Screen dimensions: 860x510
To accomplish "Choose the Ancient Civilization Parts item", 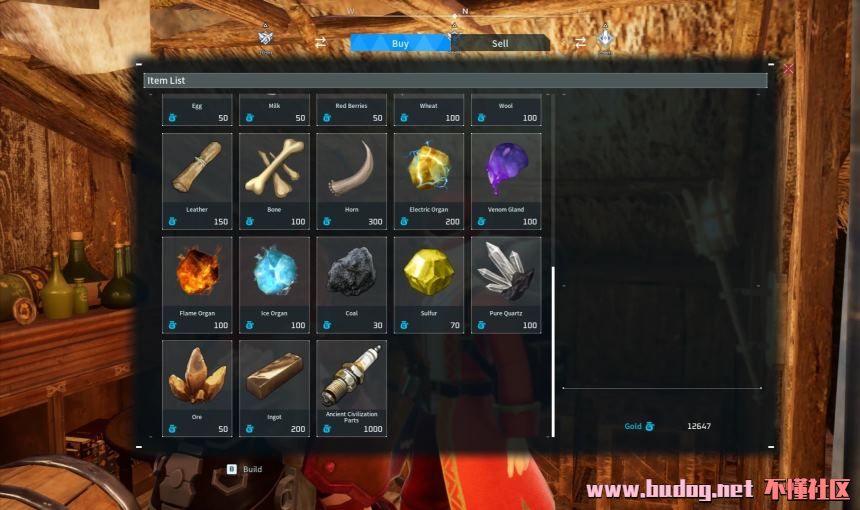I will (x=351, y=387).
